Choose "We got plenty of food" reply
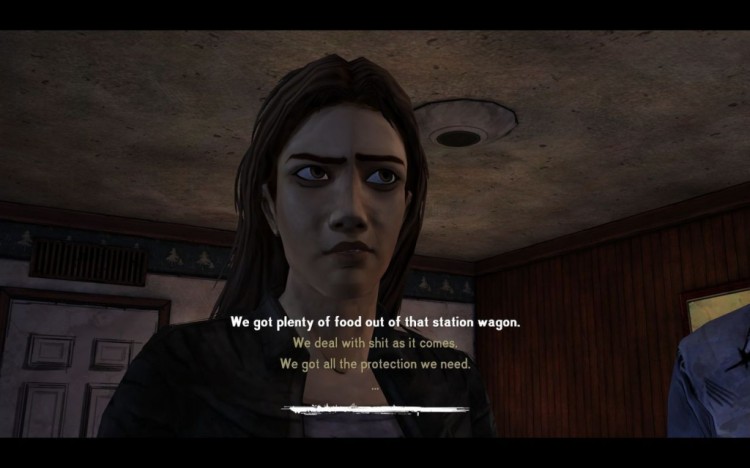This screenshot has width=750, height=468. (375, 322)
